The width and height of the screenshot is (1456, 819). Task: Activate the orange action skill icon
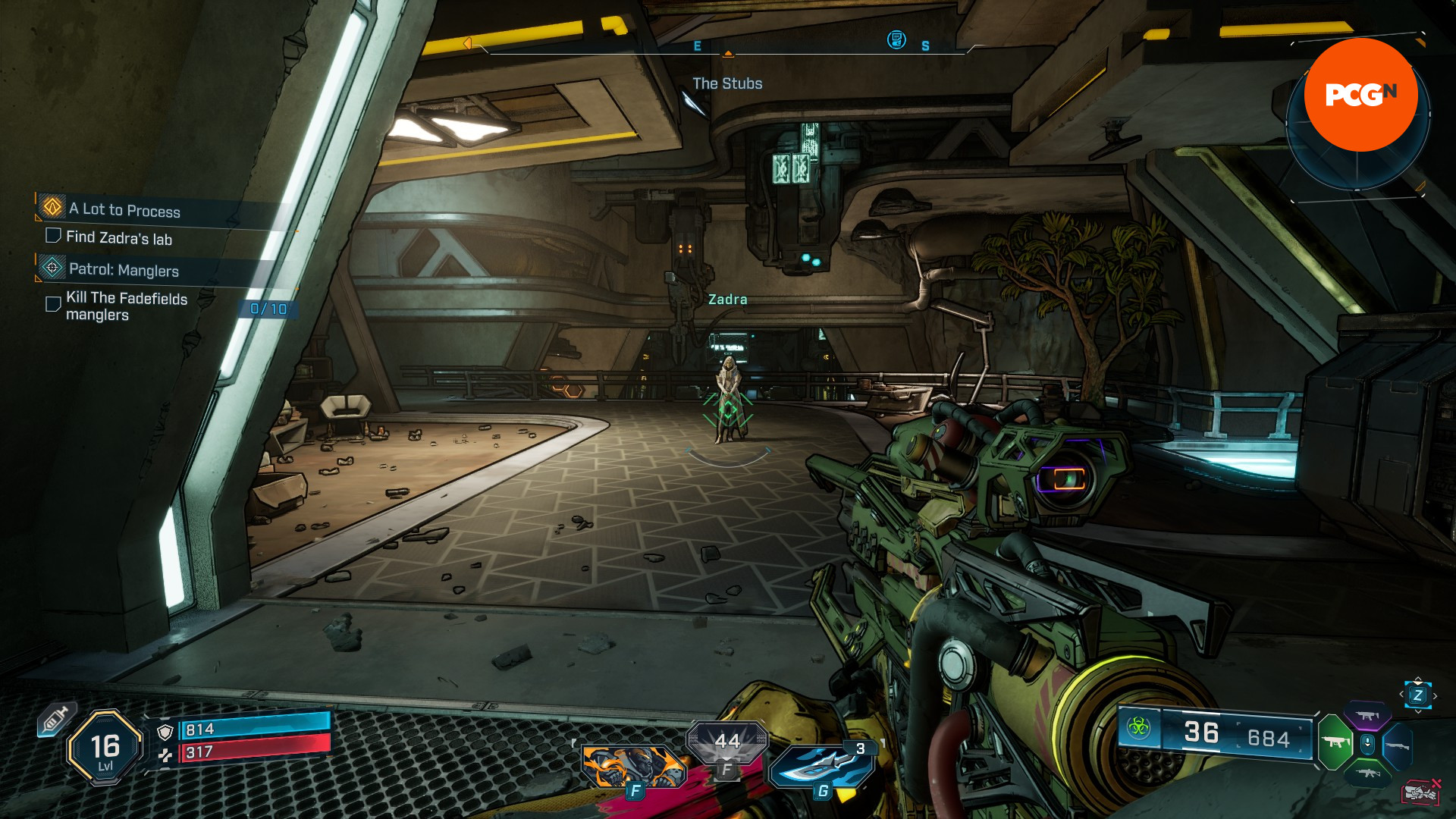(x=633, y=766)
